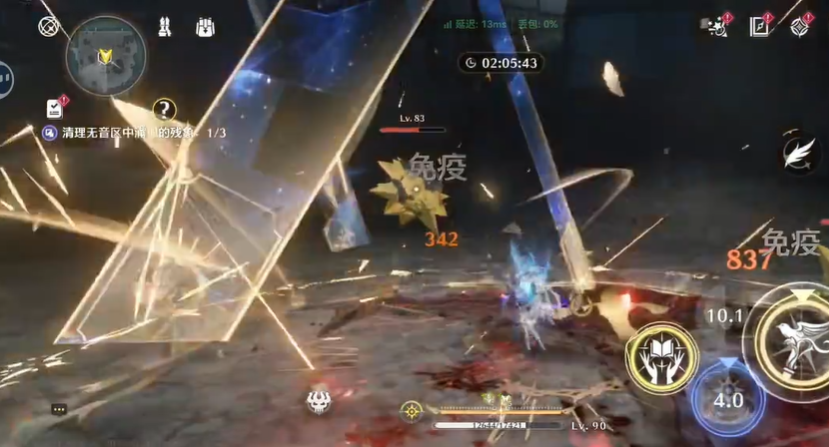Tap the yellow question mark help icon
This screenshot has width=829, height=447.
pos(164,109)
